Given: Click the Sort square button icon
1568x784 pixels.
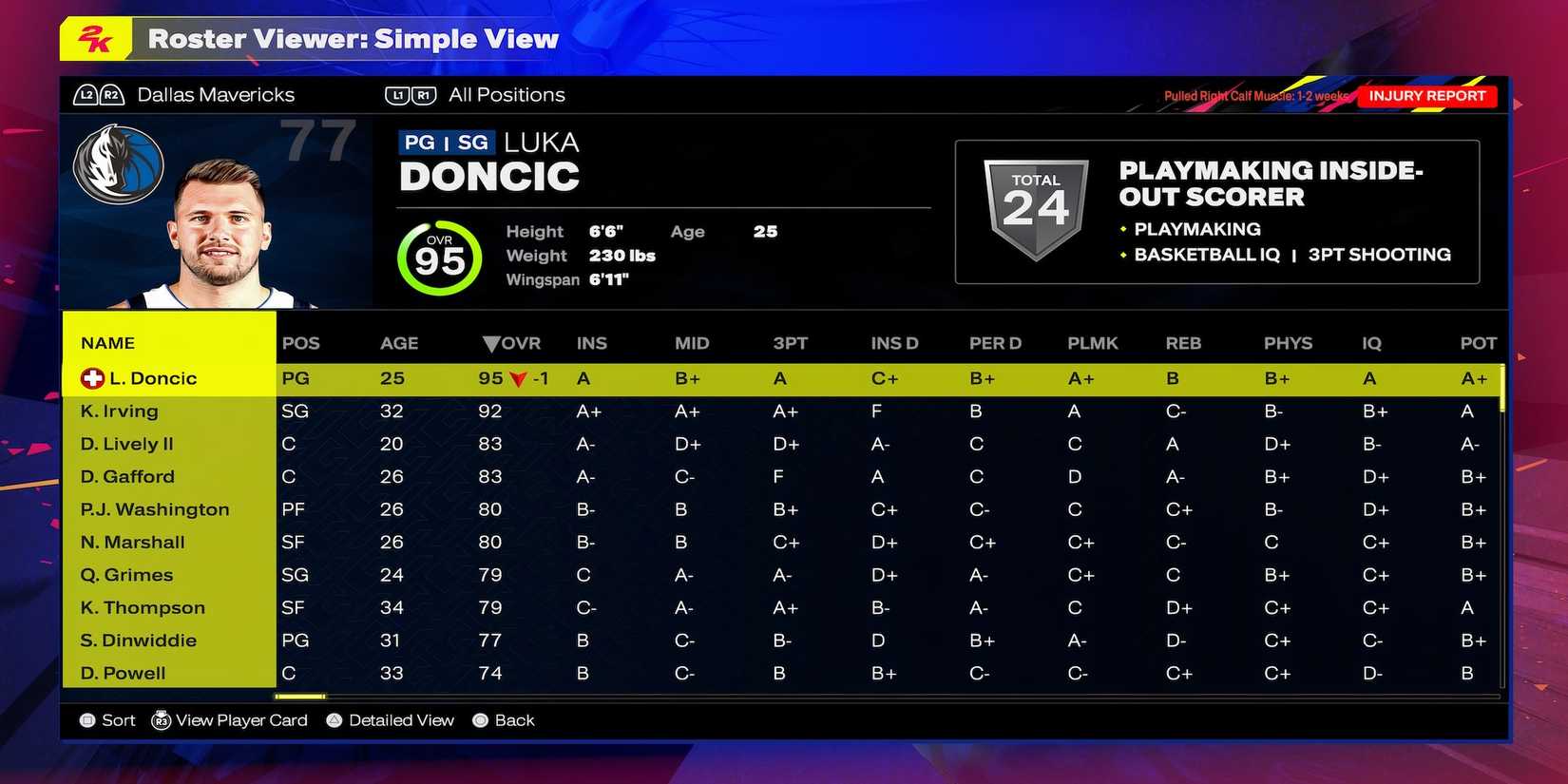Looking at the screenshot, I should [86, 720].
